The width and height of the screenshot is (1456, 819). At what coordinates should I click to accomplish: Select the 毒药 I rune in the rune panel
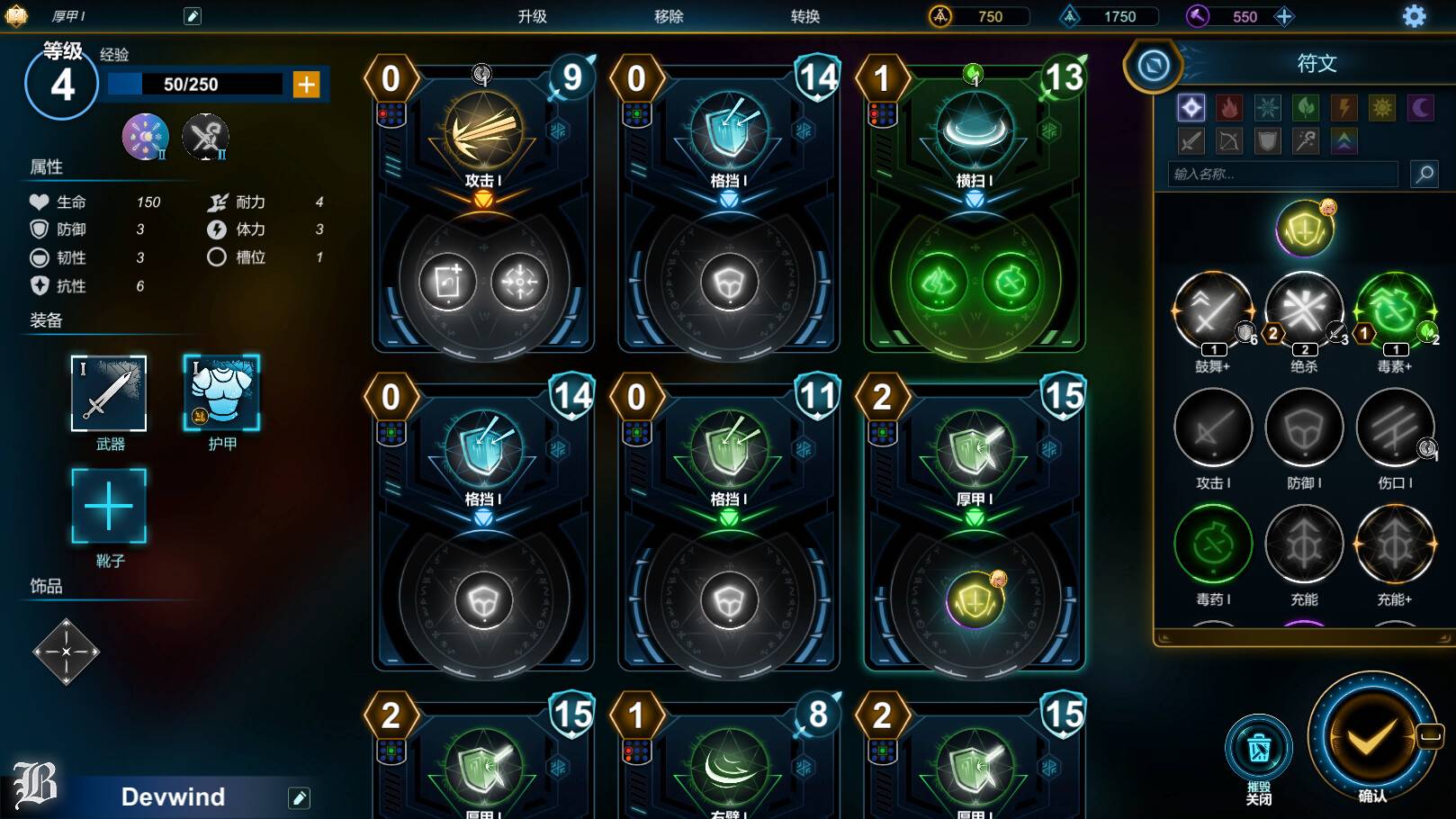pos(1212,544)
